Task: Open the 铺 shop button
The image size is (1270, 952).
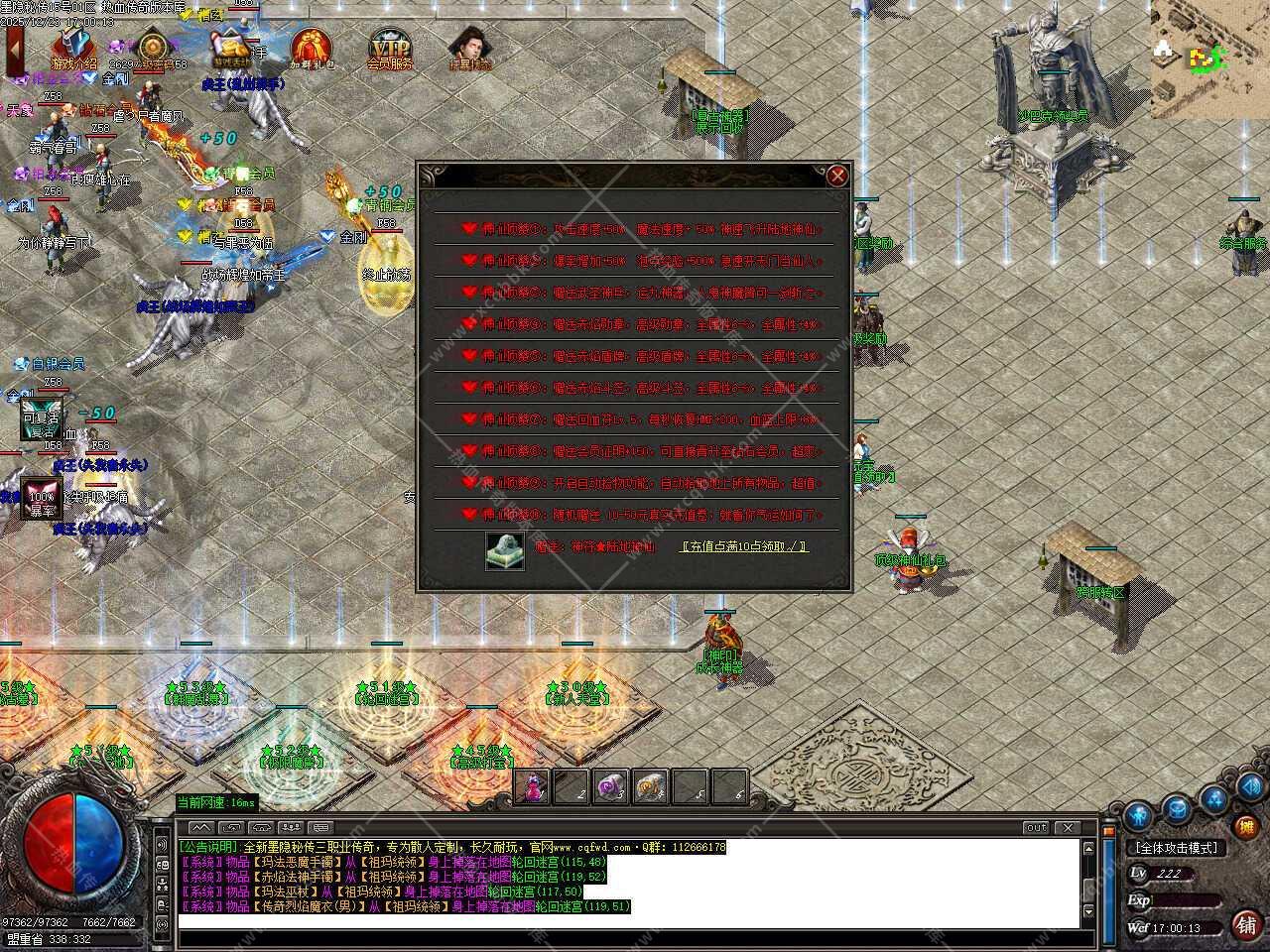Action: 1246,924
